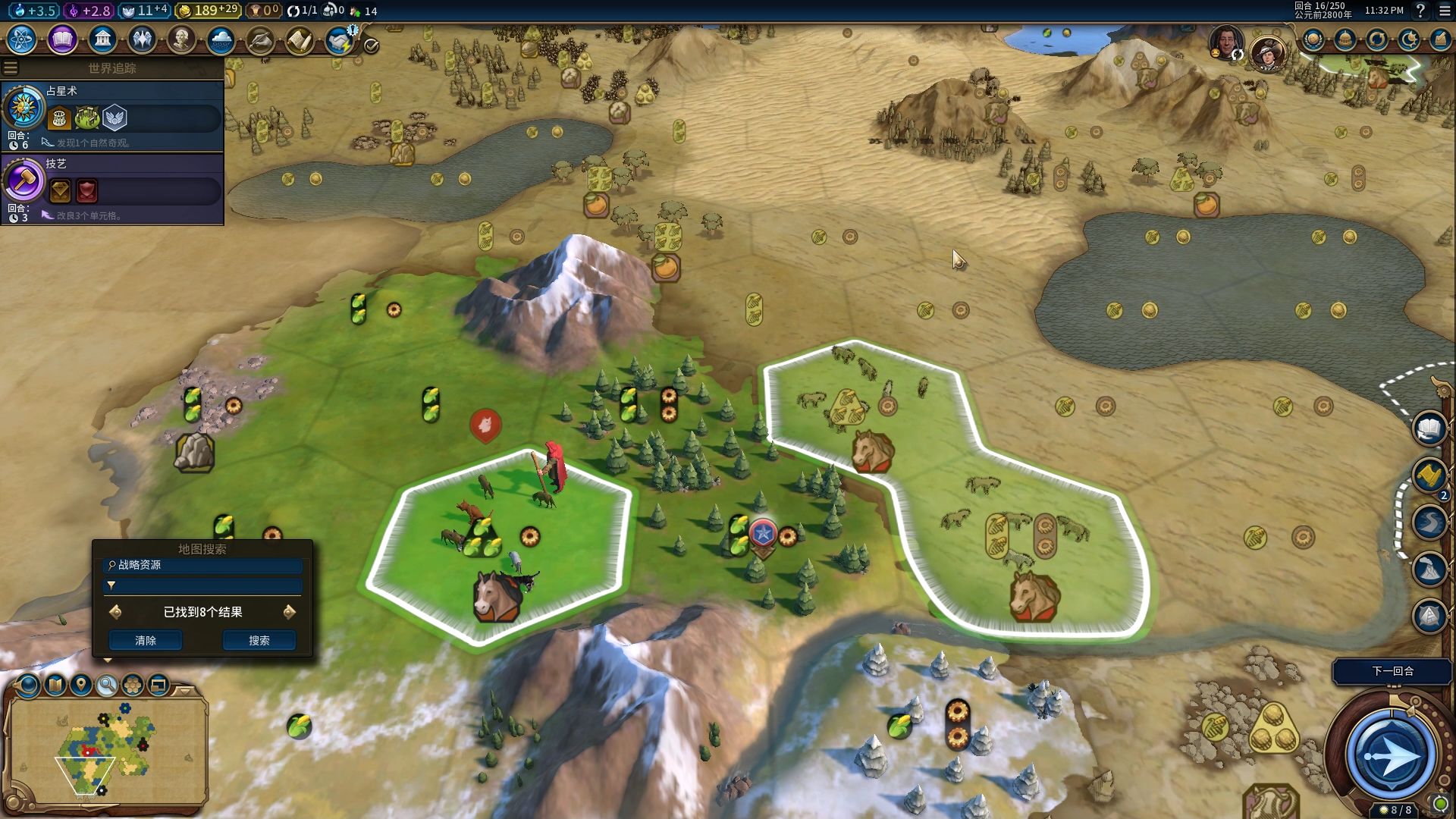This screenshot has width=1456, height=819.
Task: Select the 技艺 civic tracker
Action: (112, 188)
